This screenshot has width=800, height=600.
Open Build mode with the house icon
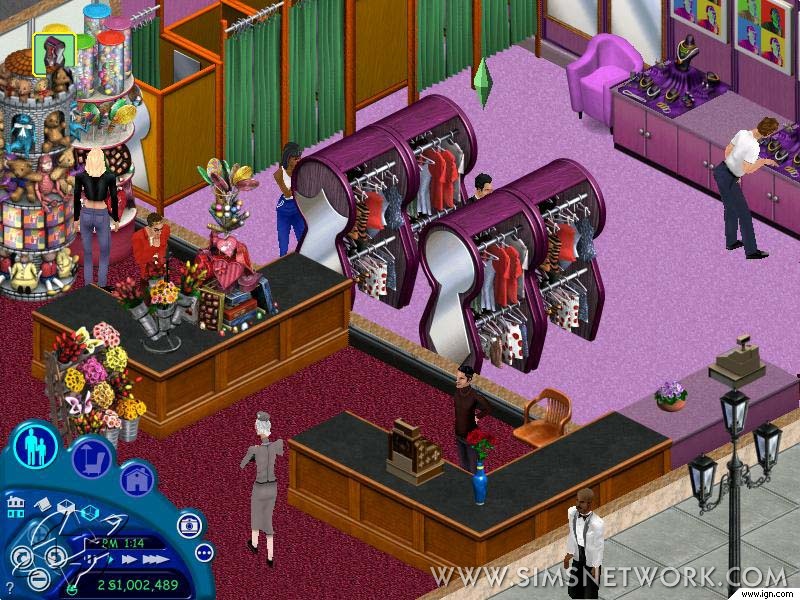click(138, 480)
